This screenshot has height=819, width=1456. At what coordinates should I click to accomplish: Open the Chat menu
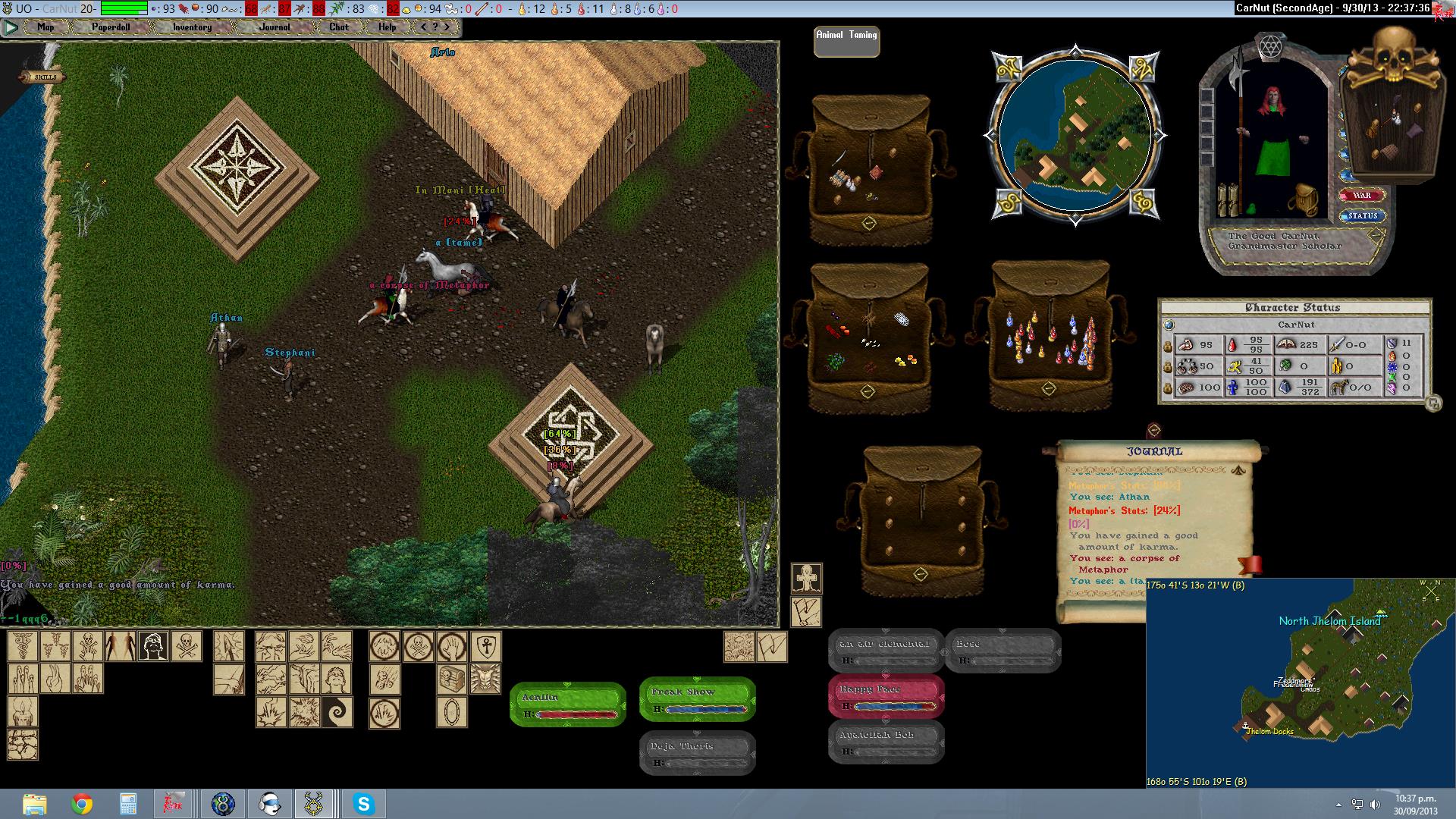click(339, 27)
